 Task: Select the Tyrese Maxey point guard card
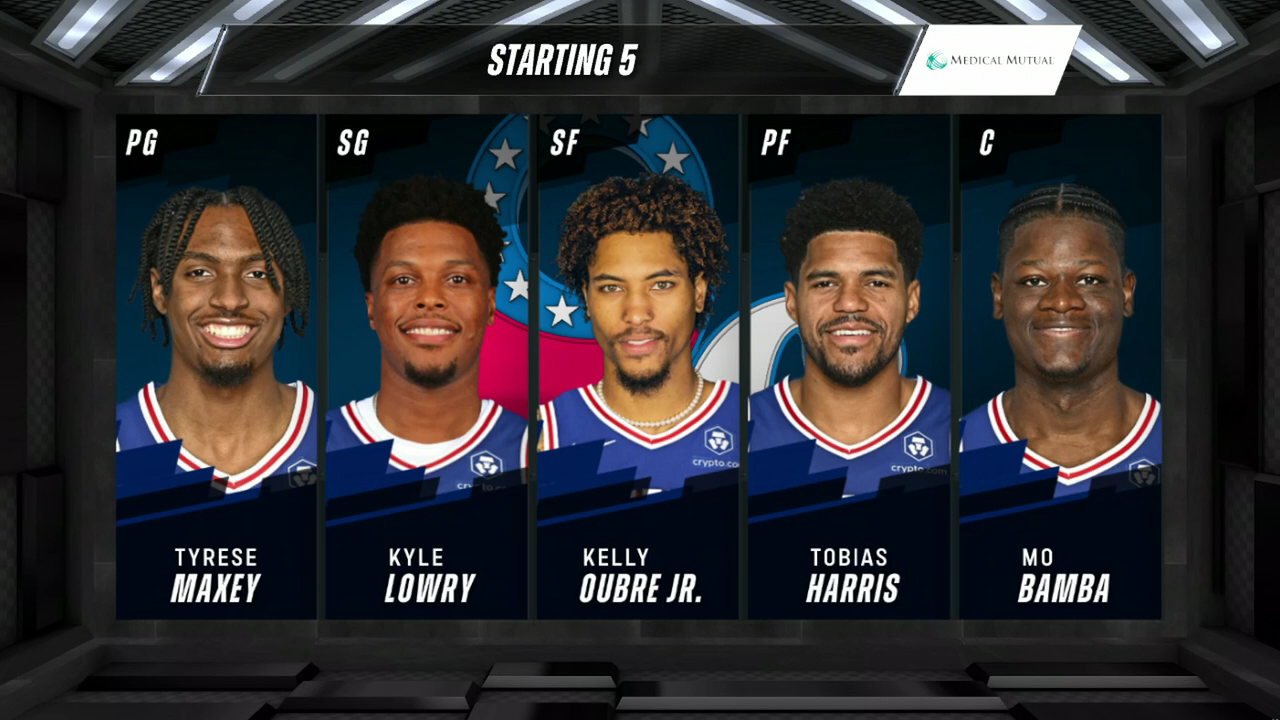(x=216, y=366)
